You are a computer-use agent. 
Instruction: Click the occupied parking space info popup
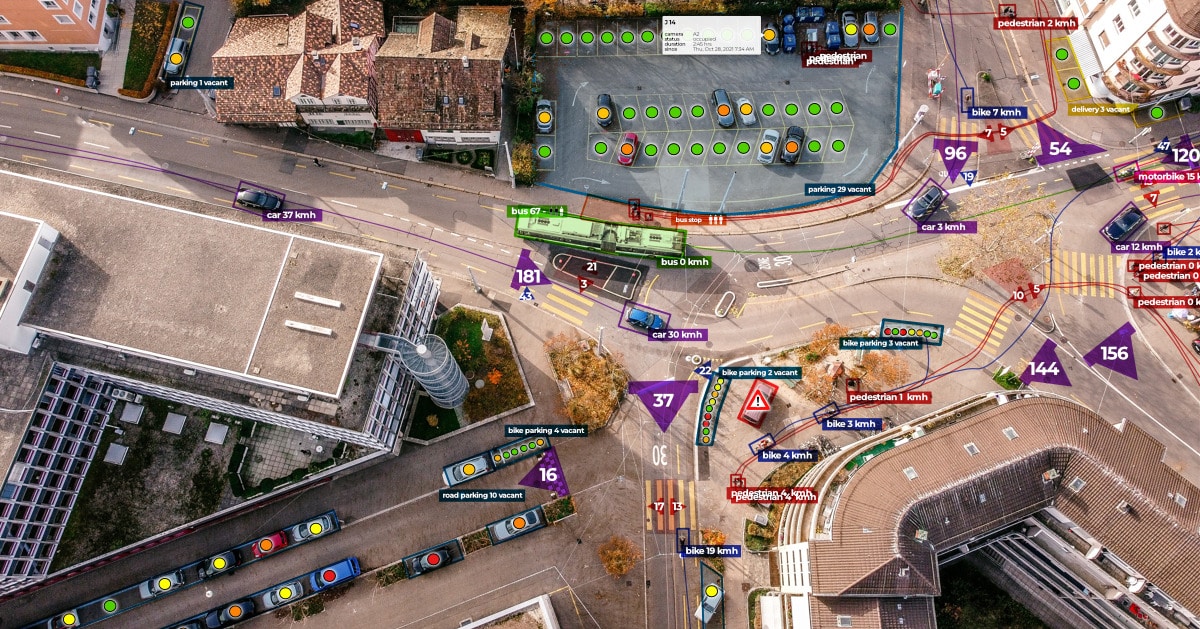(710, 35)
